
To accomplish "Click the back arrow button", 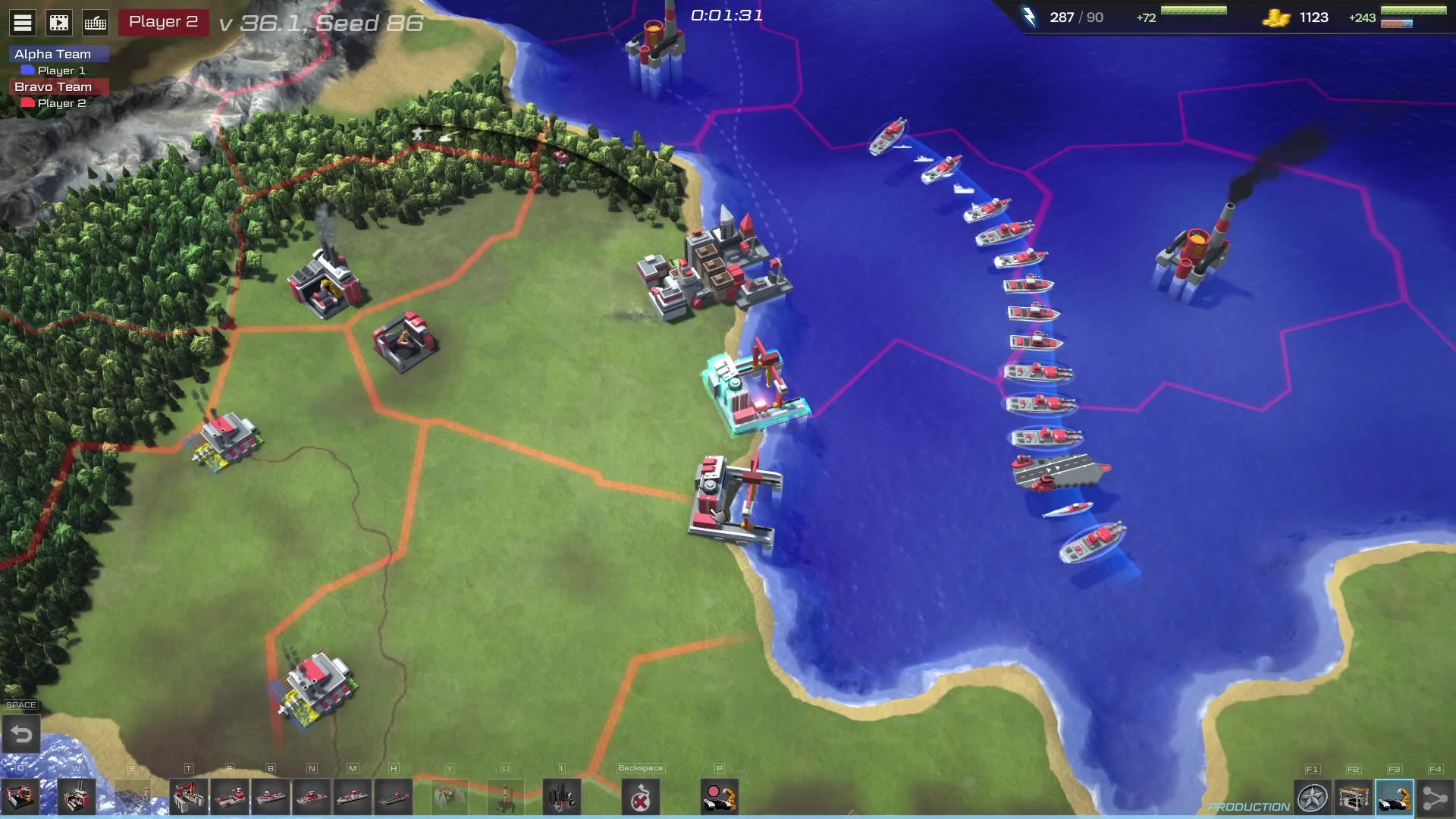I will pos(21,734).
